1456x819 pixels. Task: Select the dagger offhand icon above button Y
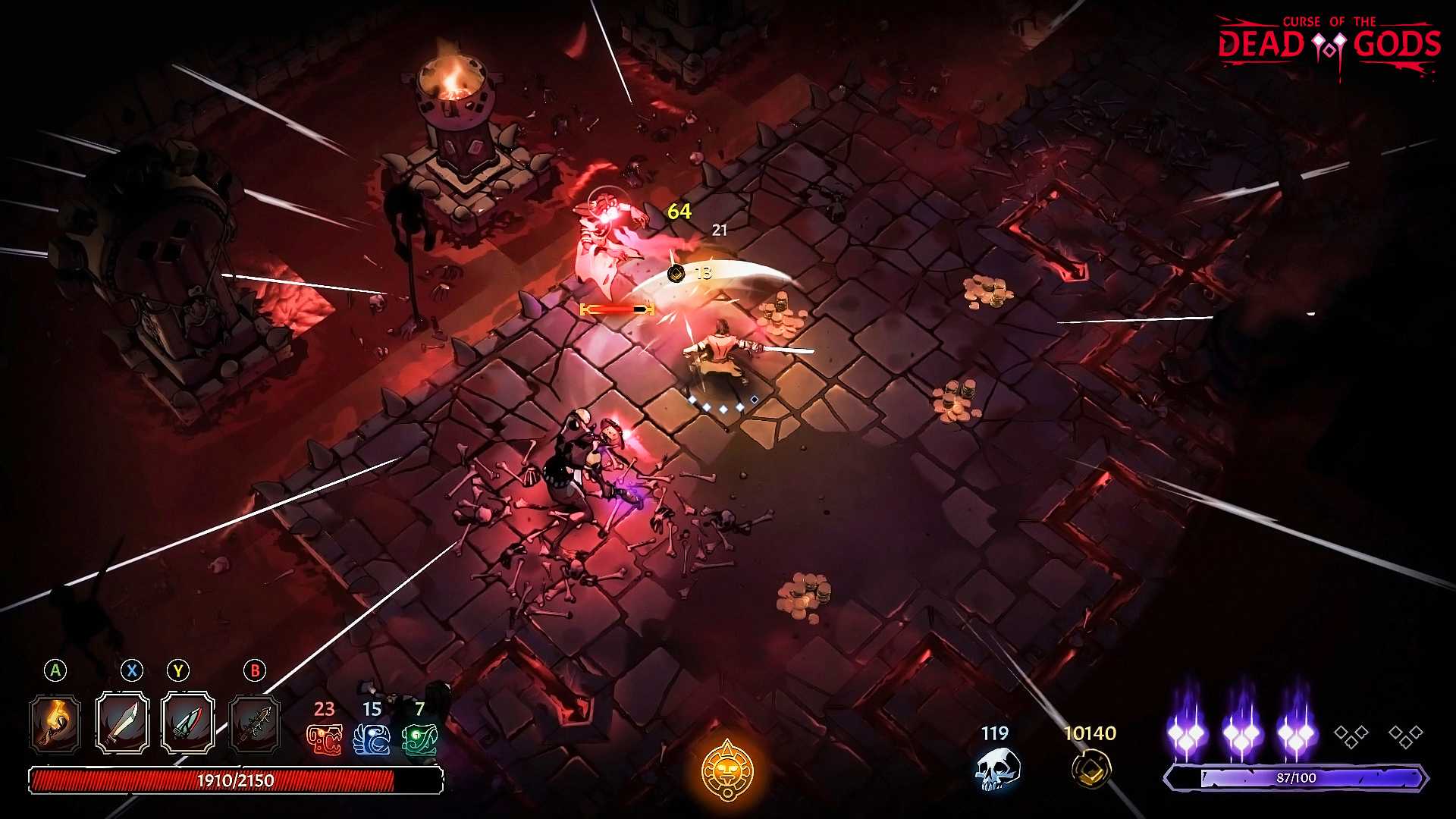click(187, 724)
